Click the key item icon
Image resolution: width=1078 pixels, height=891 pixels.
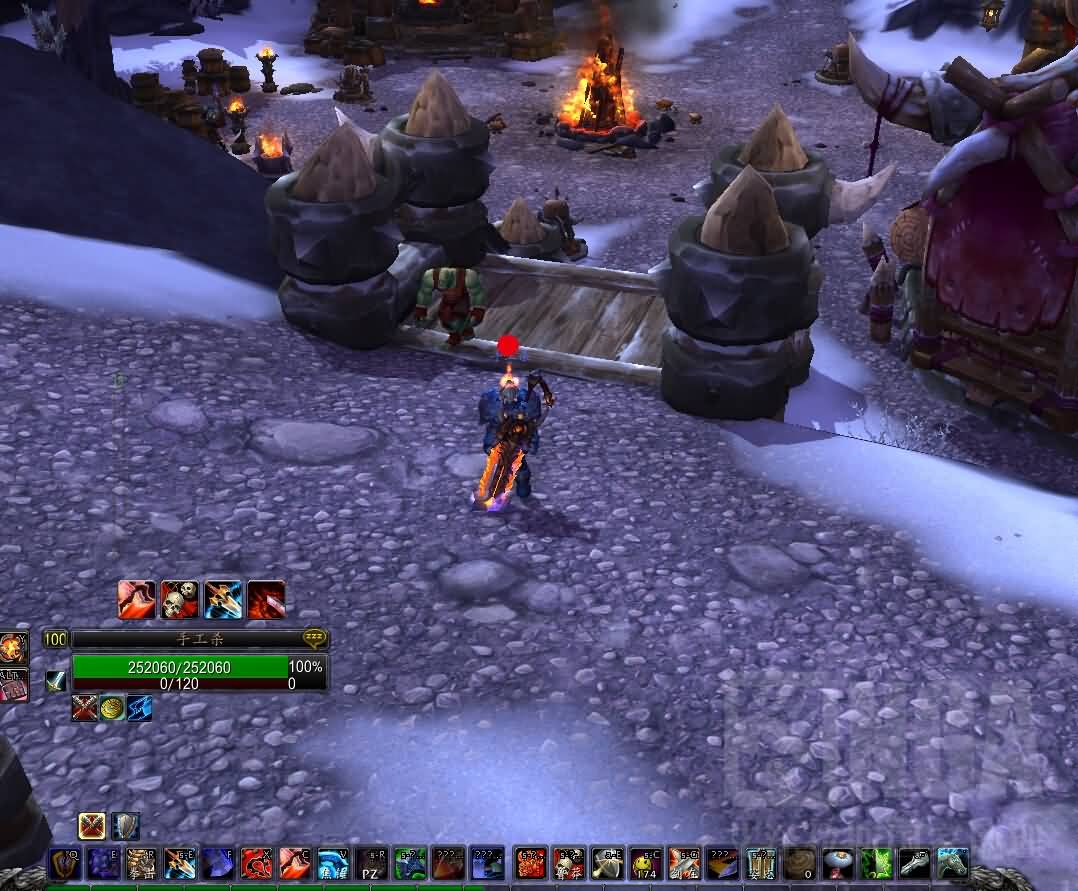pyautogui.click(x=914, y=864)
